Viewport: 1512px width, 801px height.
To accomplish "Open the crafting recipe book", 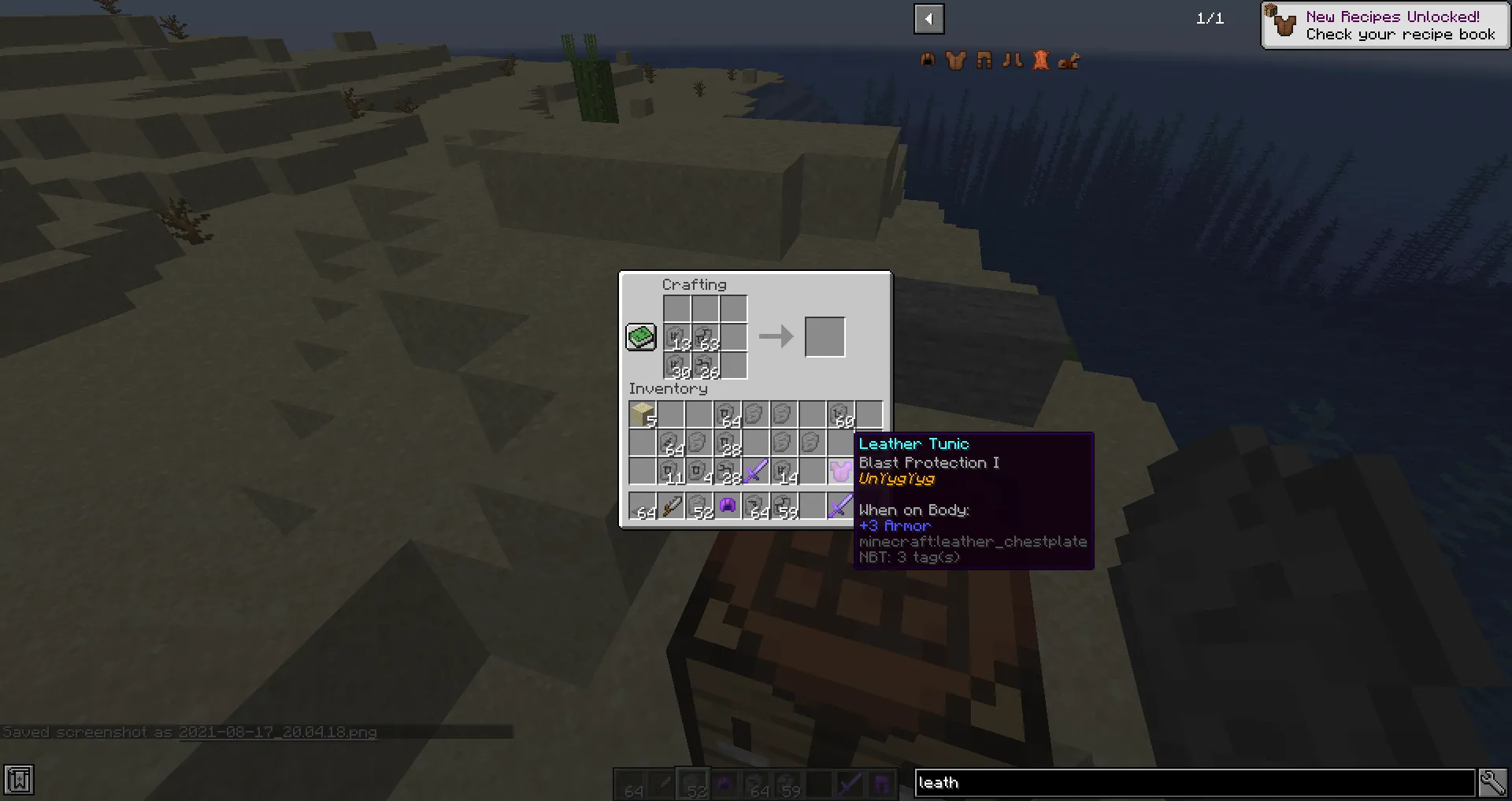I will pos(640,336).
